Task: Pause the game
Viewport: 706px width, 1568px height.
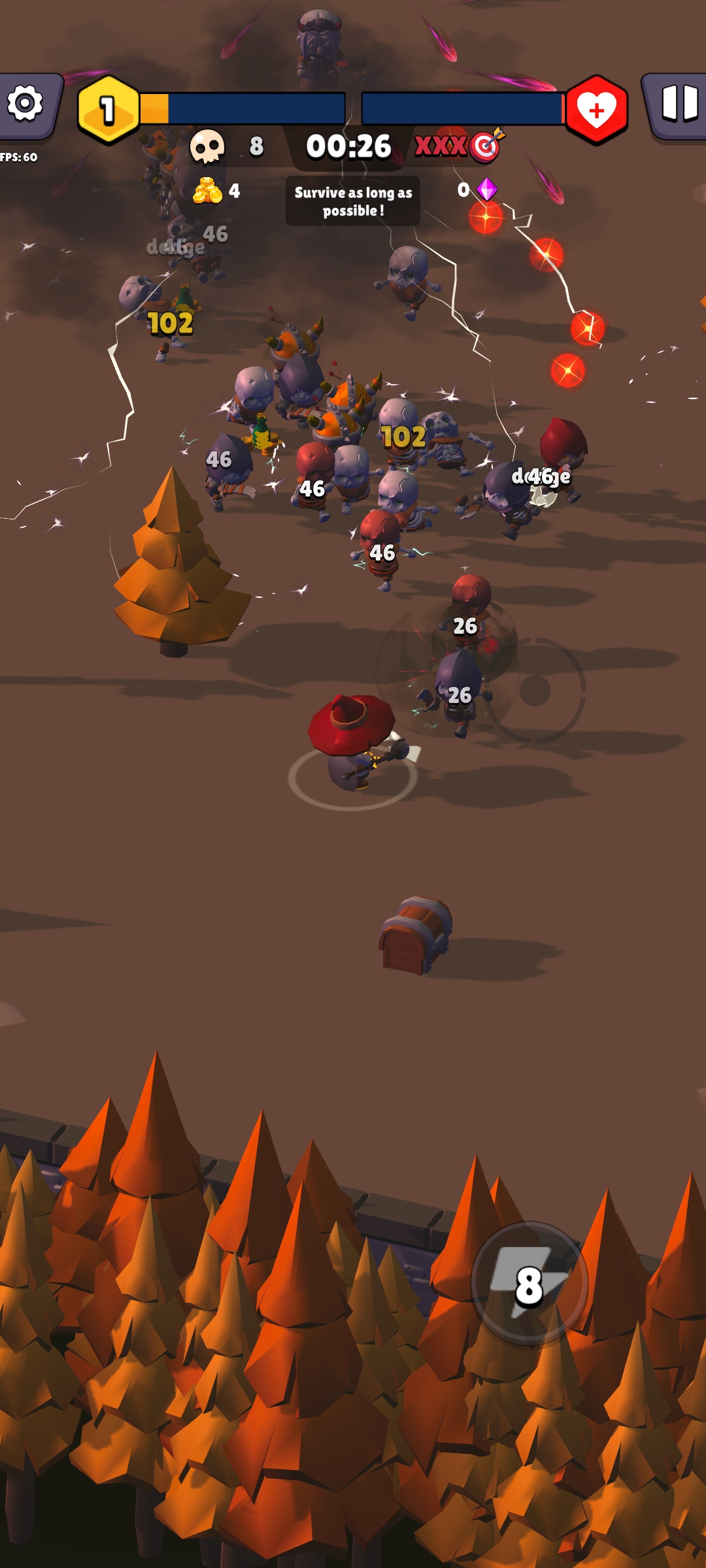Action: (x=679, y=105)
